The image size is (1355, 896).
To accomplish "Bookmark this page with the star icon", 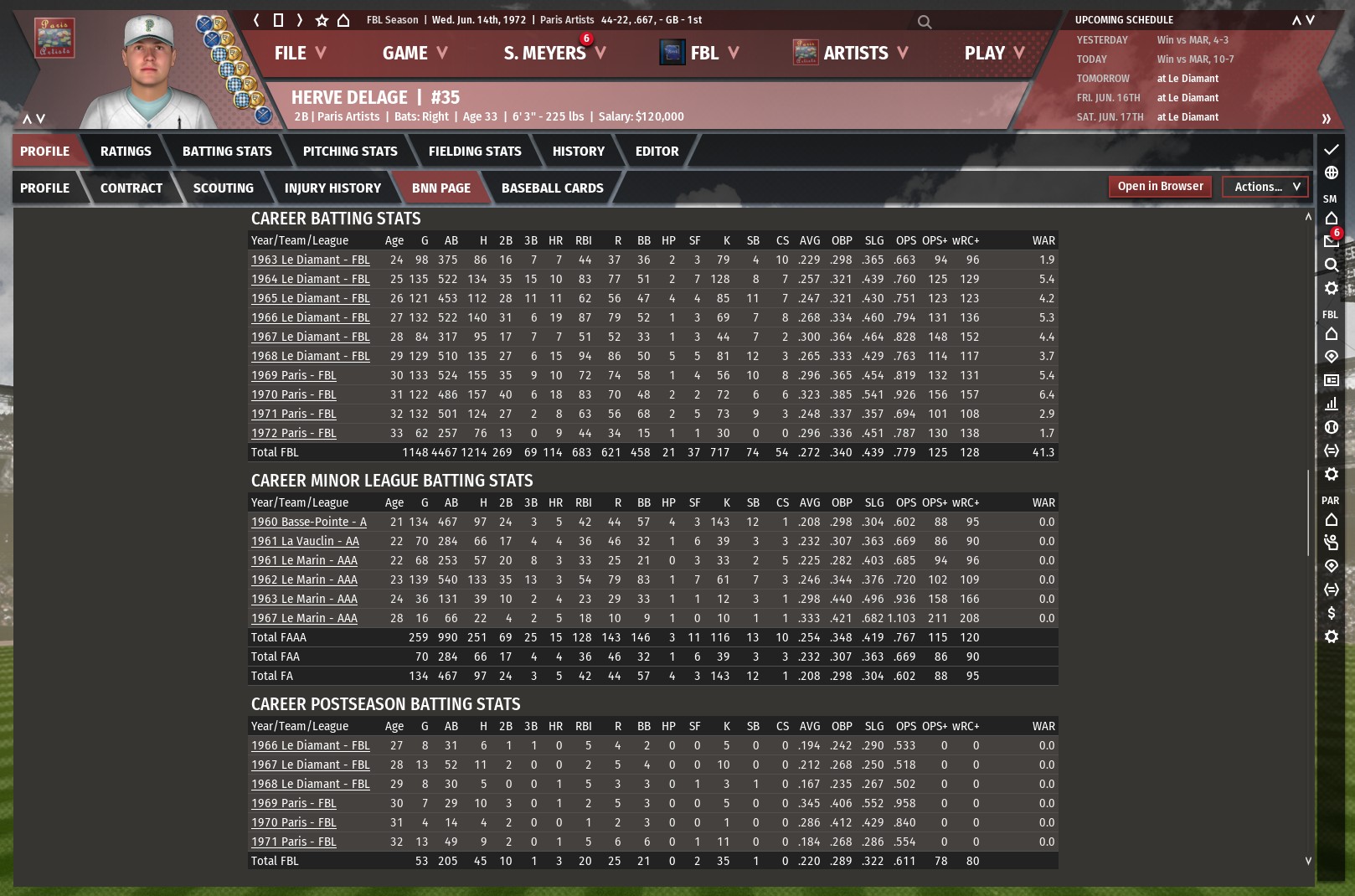I will pos(322,20).
